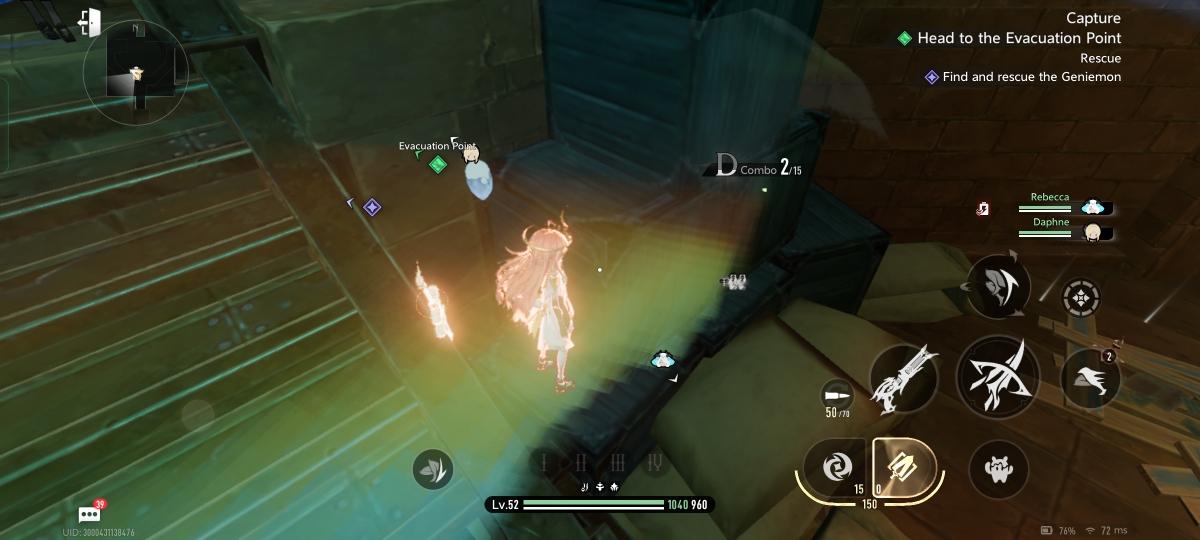1200x540 pixels.
Task: Use the bird dash skill button
Action: (x=1089, y=378)
